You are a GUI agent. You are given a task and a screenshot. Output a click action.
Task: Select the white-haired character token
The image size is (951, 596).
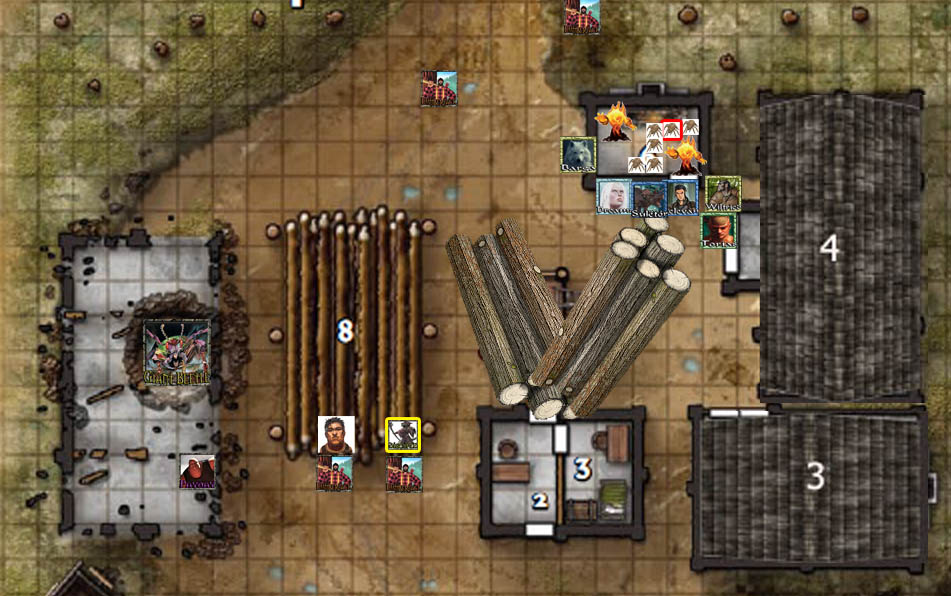pyautogui.click(x=613, y=197)
